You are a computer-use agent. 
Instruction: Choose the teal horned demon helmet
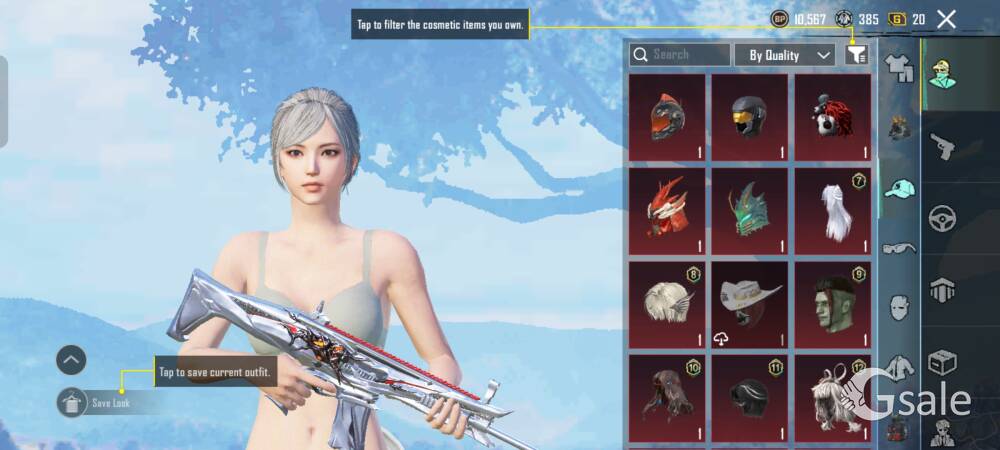pyautogui.click(x=749, y=210)
